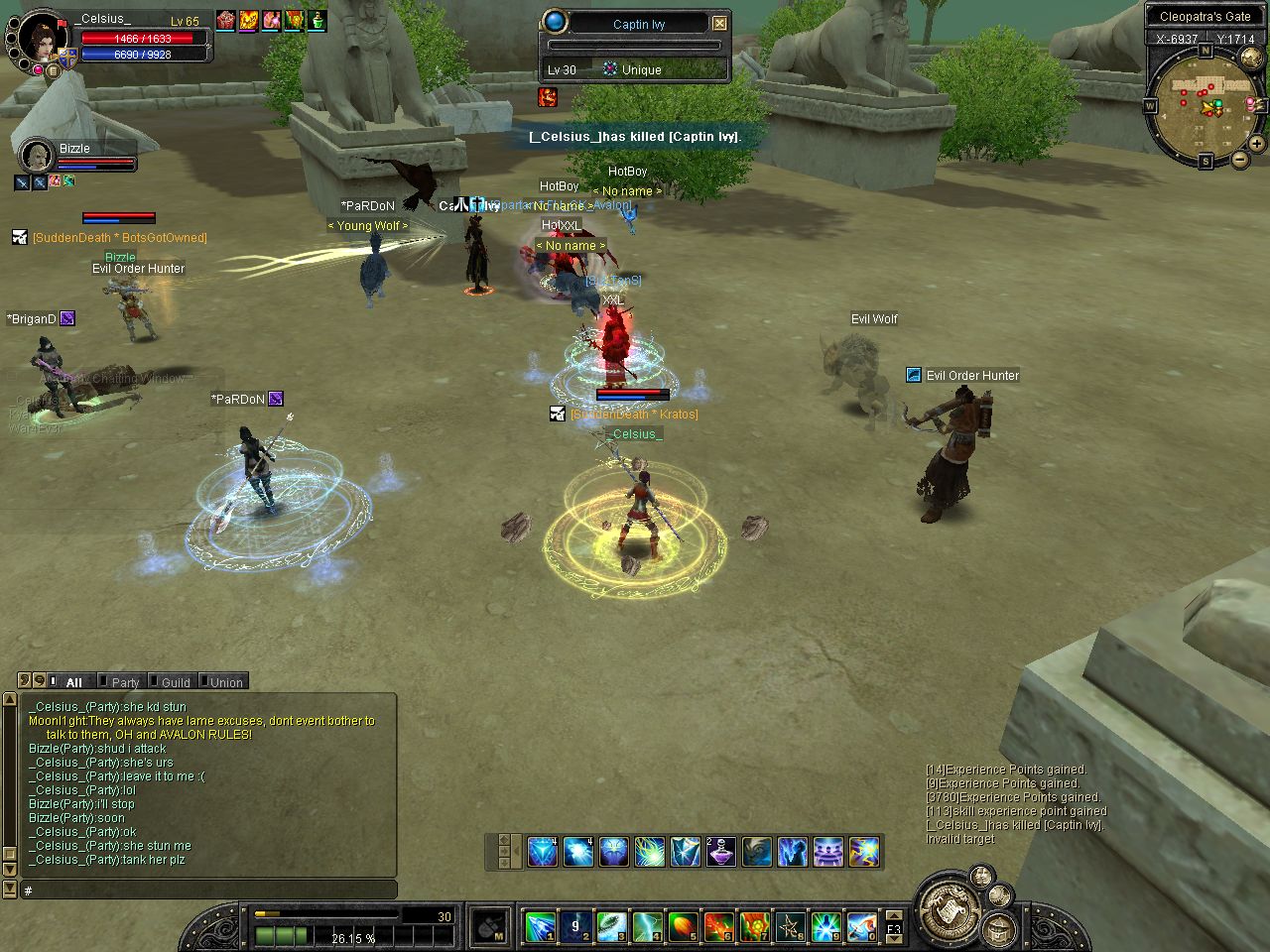Trigger the lightning skill in slot 4
This screenshot has width=1270, height=952.
click(647, 927)
